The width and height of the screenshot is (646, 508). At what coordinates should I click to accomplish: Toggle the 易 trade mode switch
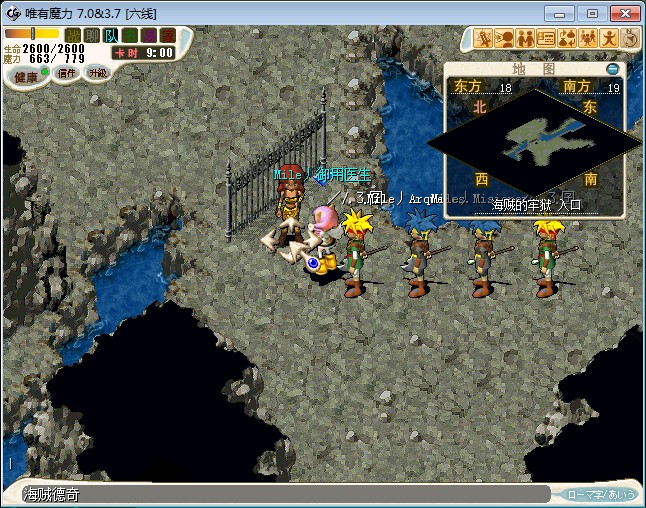(x=149, y=36)
